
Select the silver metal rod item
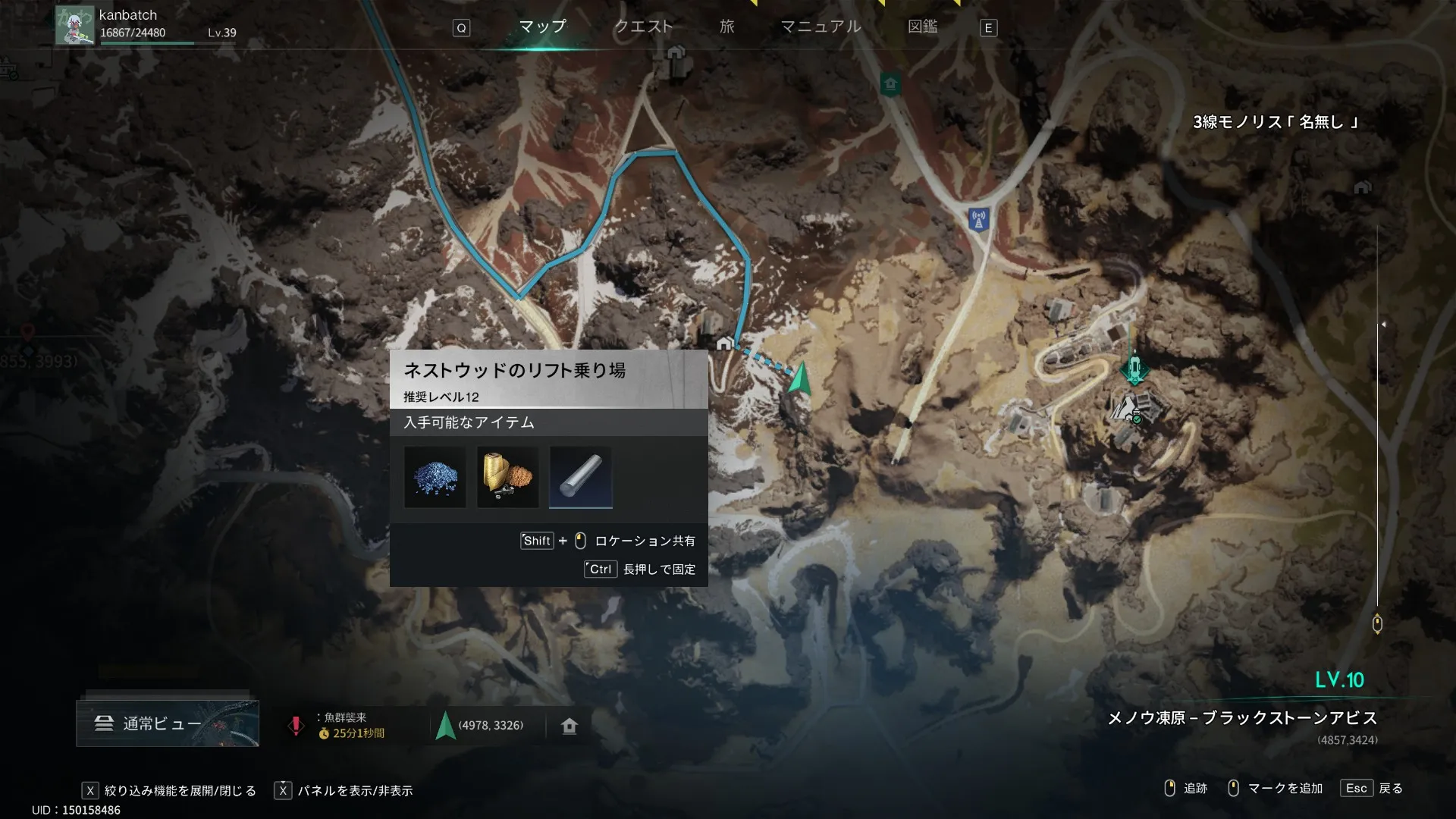(x=580, y=477)
